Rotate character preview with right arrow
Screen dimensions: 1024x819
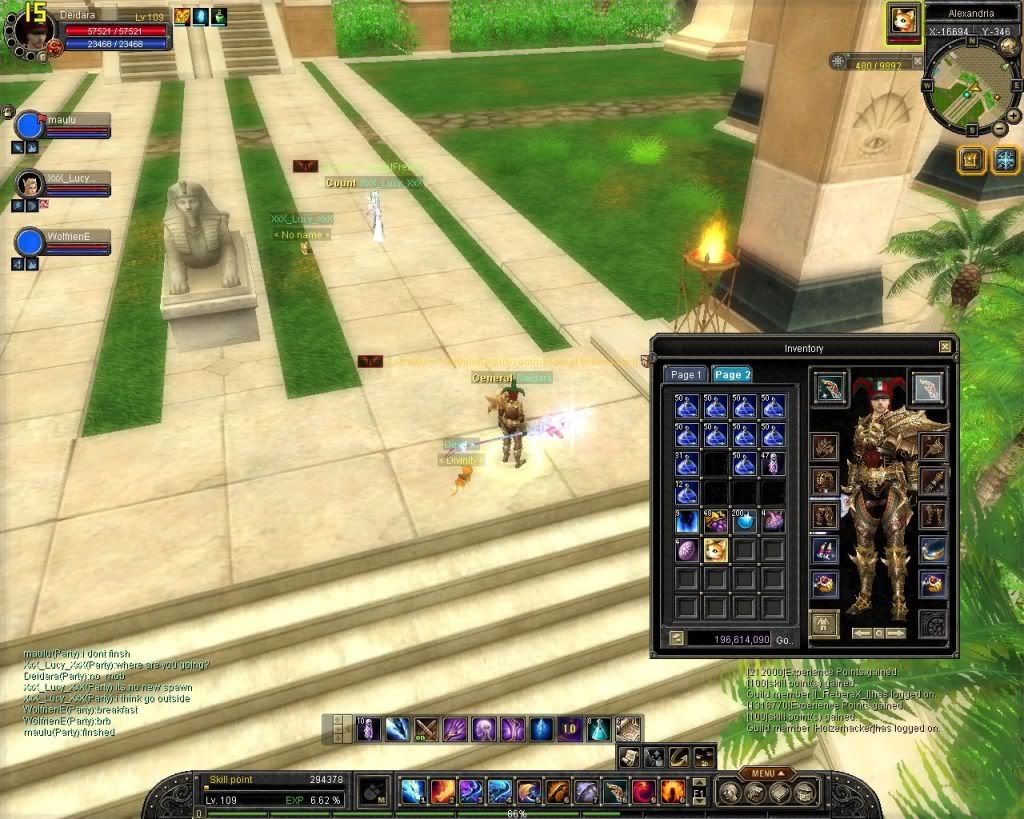896,633
